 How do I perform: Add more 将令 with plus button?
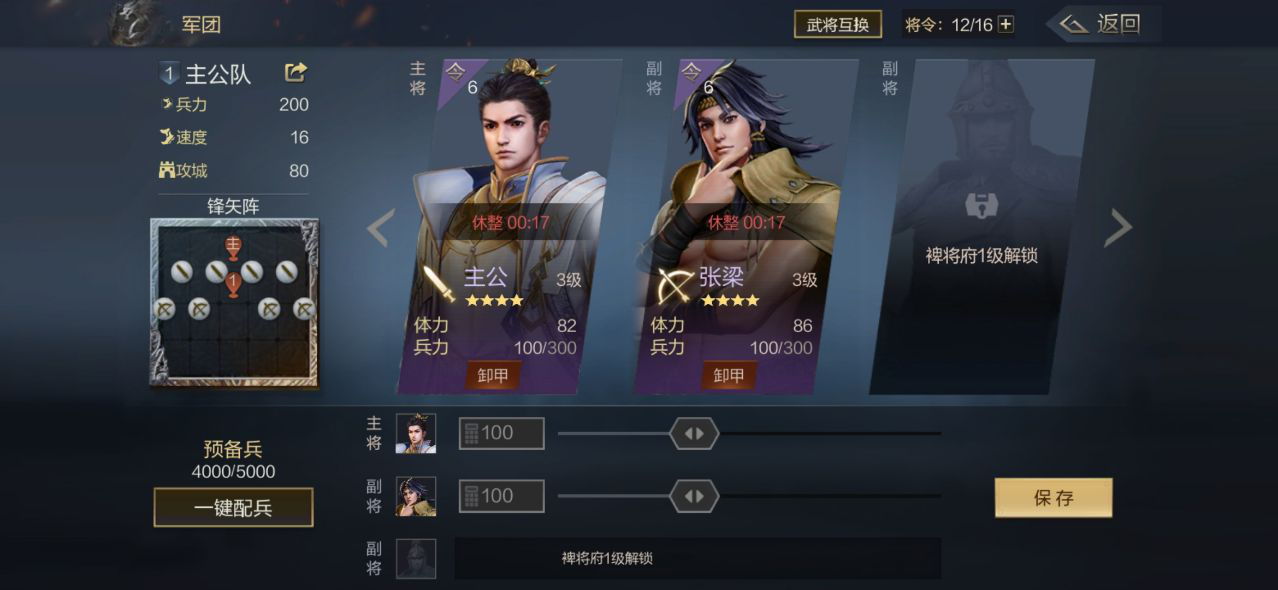[x=1006, y=24]
